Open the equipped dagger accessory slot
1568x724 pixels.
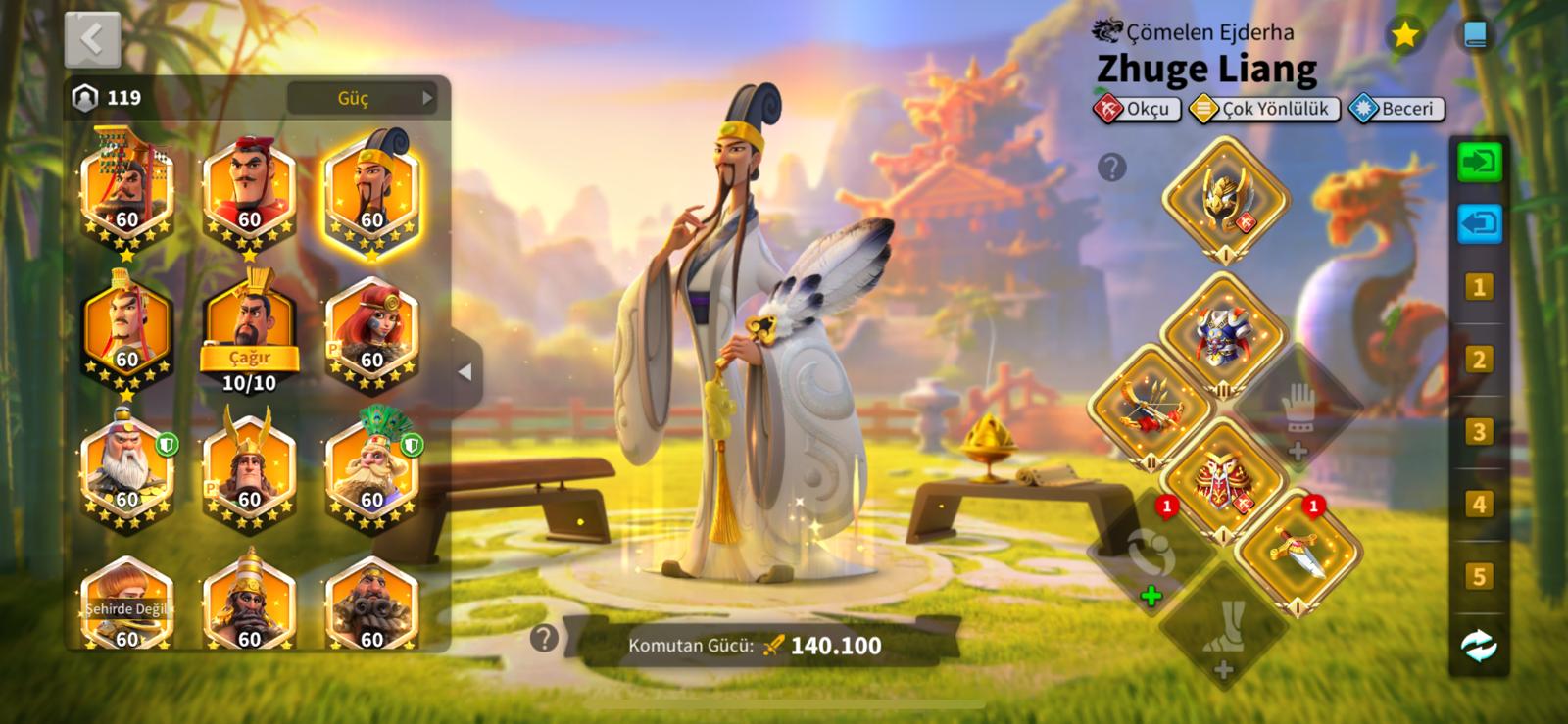1298,551
